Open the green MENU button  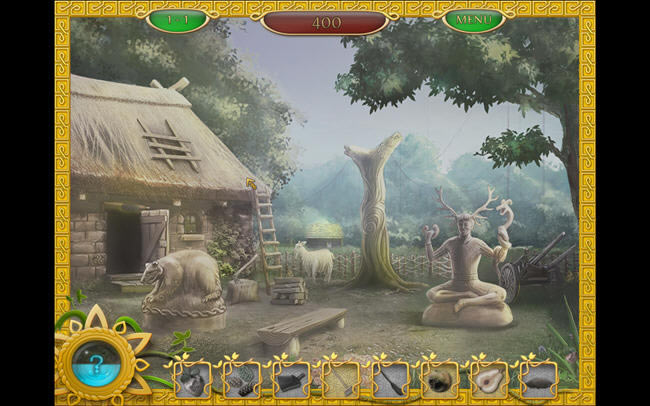coord(474,20)
